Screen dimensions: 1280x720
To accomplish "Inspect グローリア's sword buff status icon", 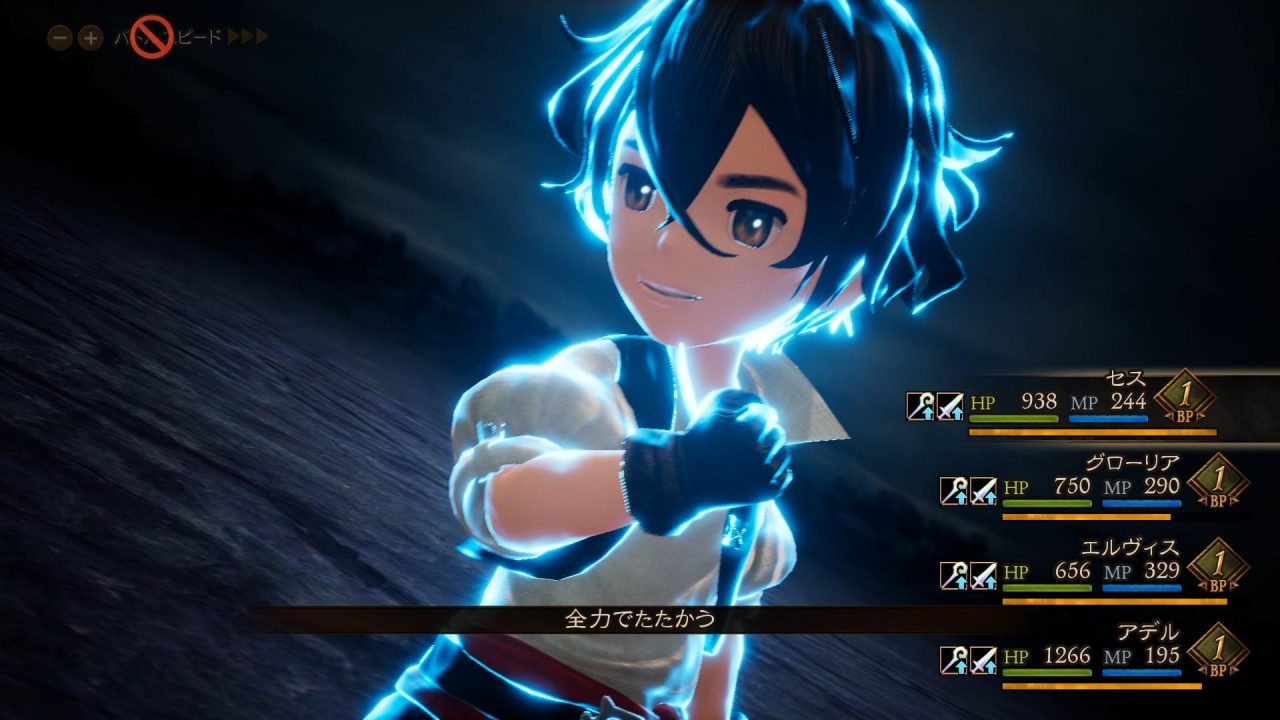I will 983,490.
